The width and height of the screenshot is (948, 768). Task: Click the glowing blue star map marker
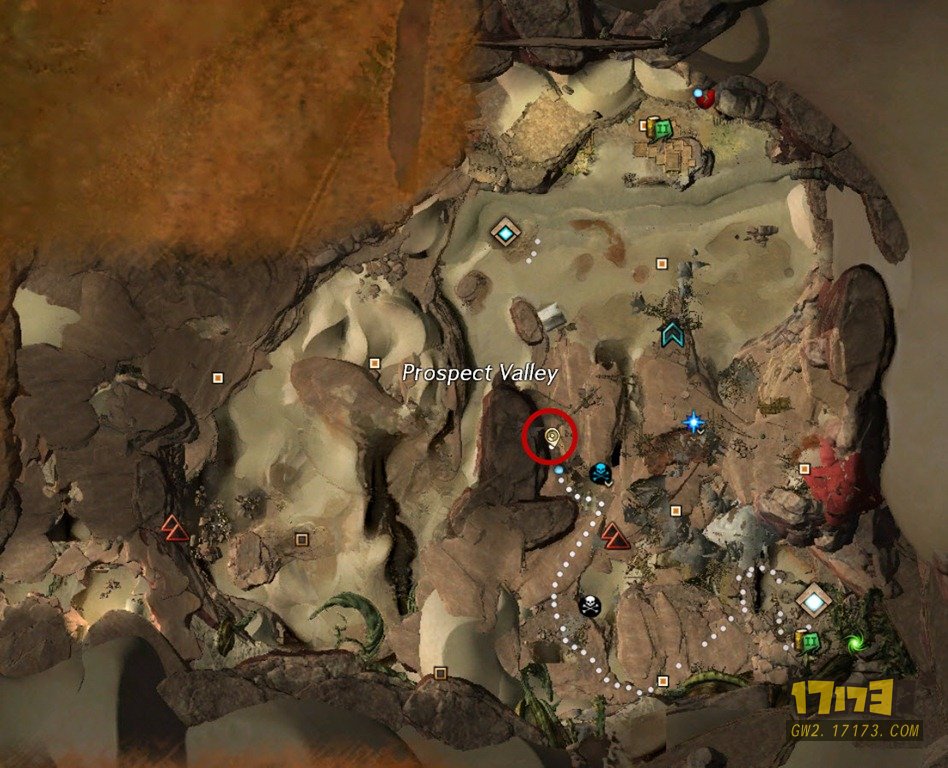click(x=694, y=423)
